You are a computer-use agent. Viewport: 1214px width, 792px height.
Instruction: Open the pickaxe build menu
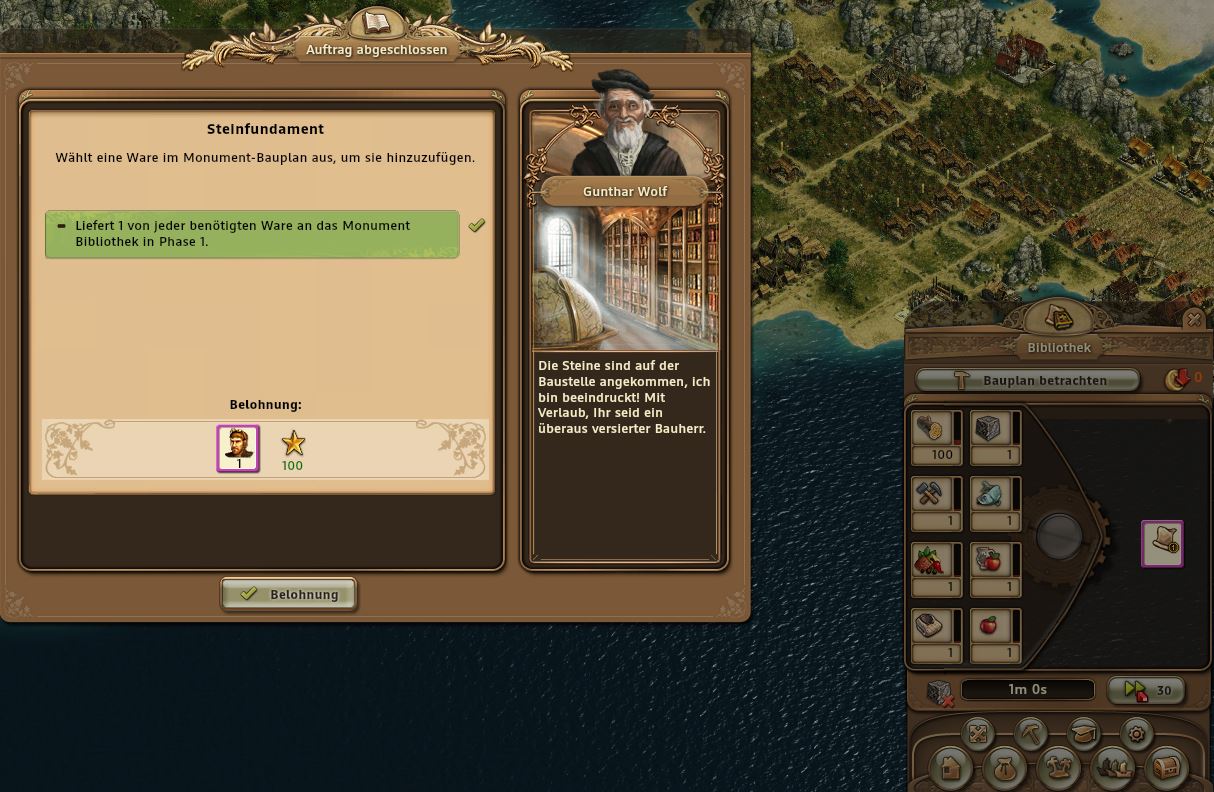pos(1030,733)
